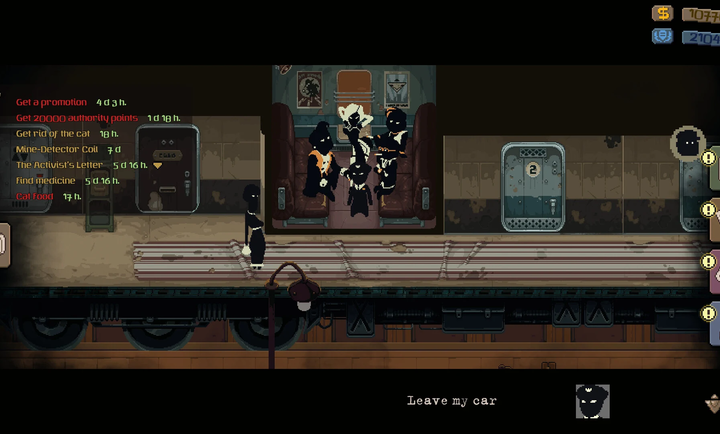Viewport: 720px width, 434px height.
Task: Click the conductor portrait in the dialogue bar
Action: pos(592,401)
